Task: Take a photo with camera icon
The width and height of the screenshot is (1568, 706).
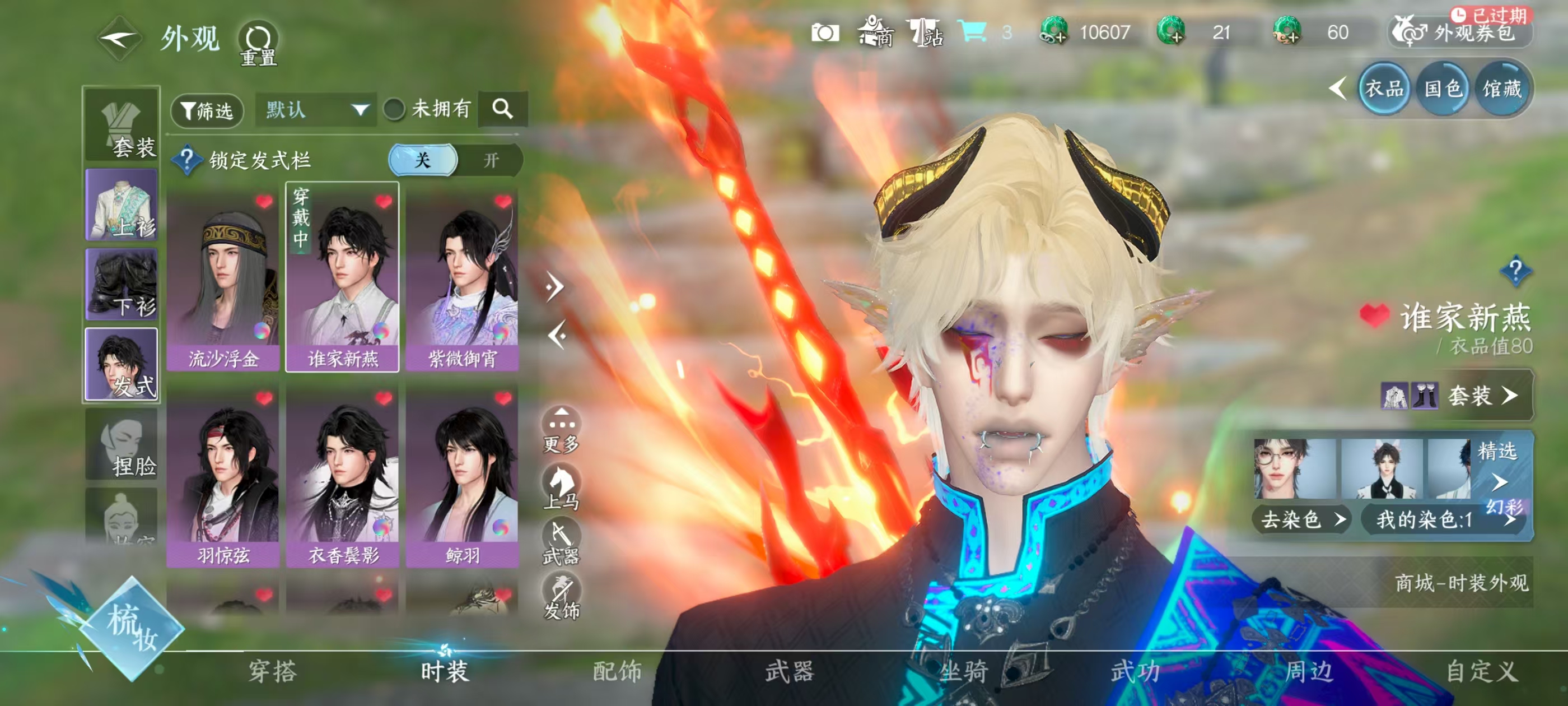Action: (x=825, y=32)
